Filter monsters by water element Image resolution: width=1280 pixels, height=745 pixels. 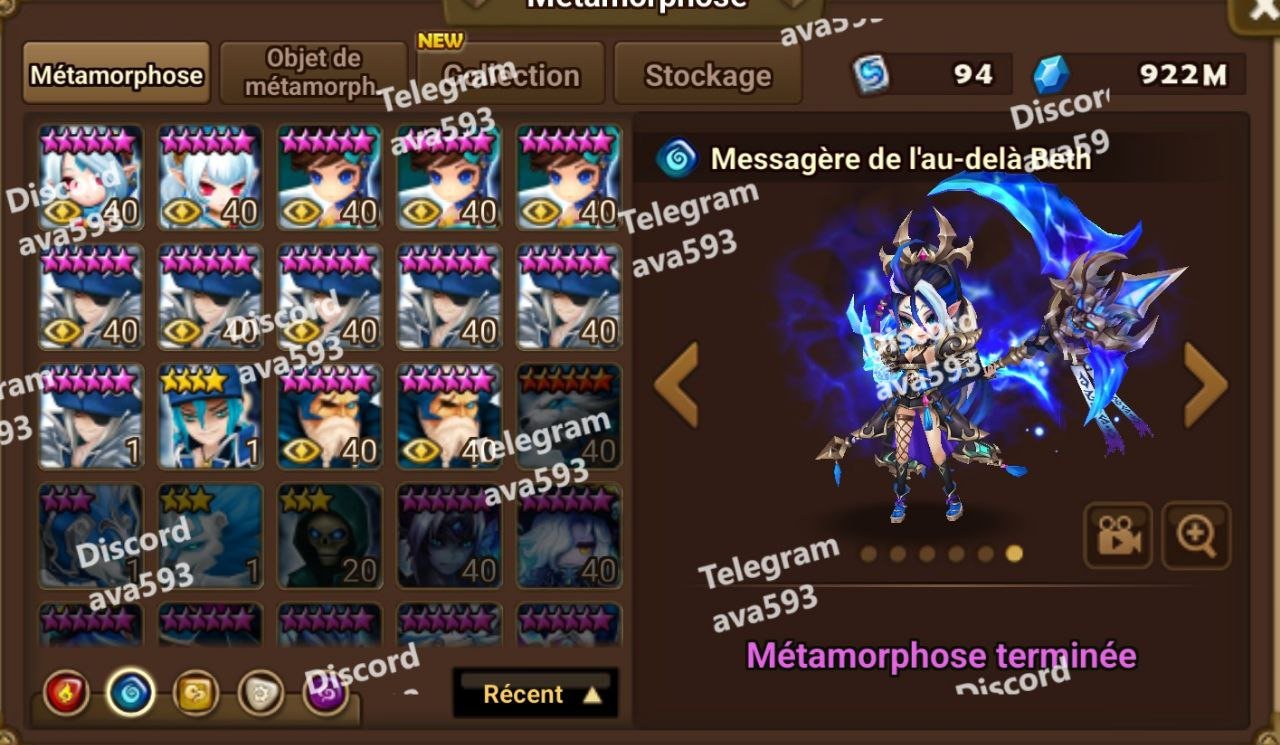point(131,693)
